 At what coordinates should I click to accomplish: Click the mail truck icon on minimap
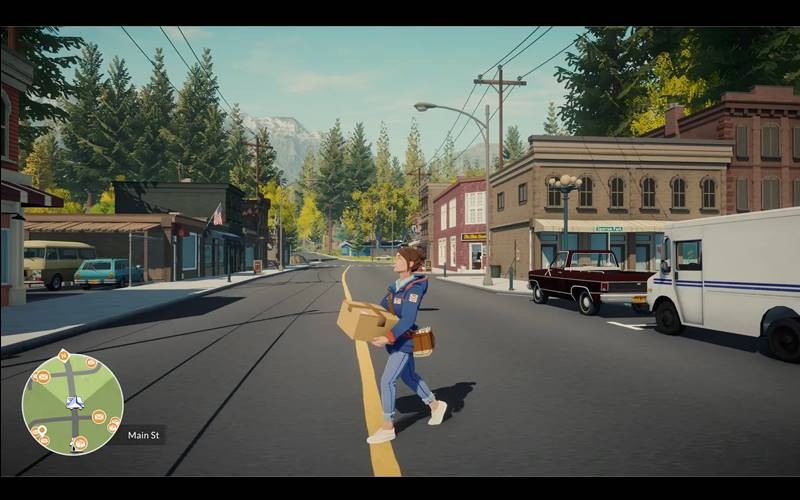point(74,403)
